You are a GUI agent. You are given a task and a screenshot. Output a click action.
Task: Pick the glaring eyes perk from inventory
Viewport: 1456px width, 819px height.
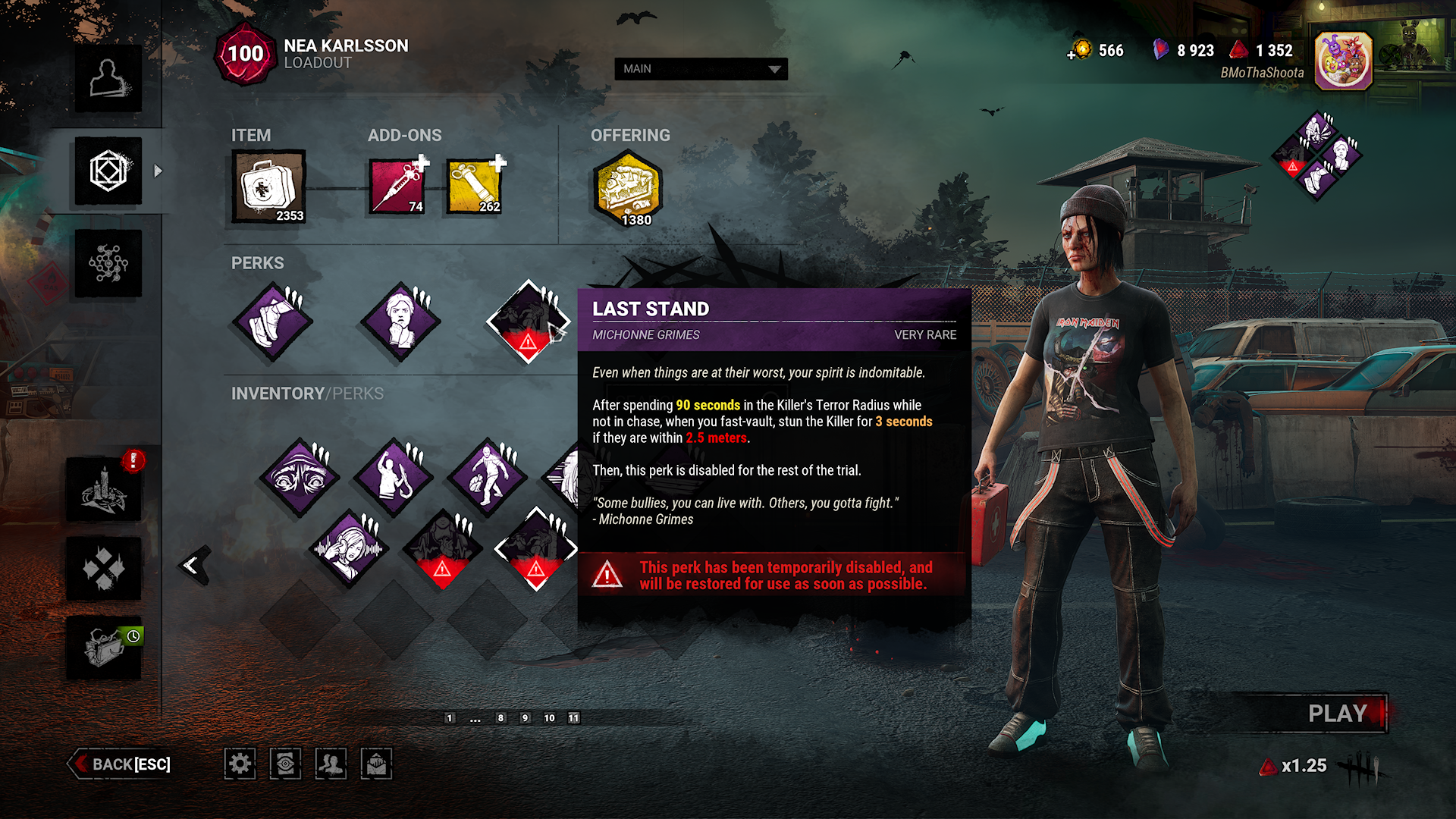(300, 478)
